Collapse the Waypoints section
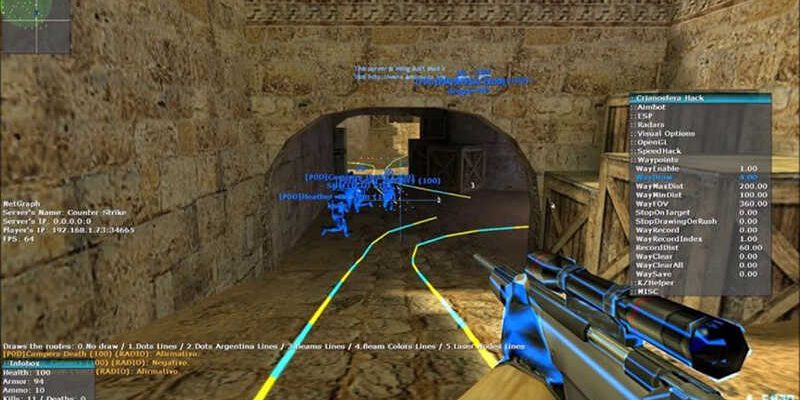Screen dimensions: 800x400 [x=658, y=160]
